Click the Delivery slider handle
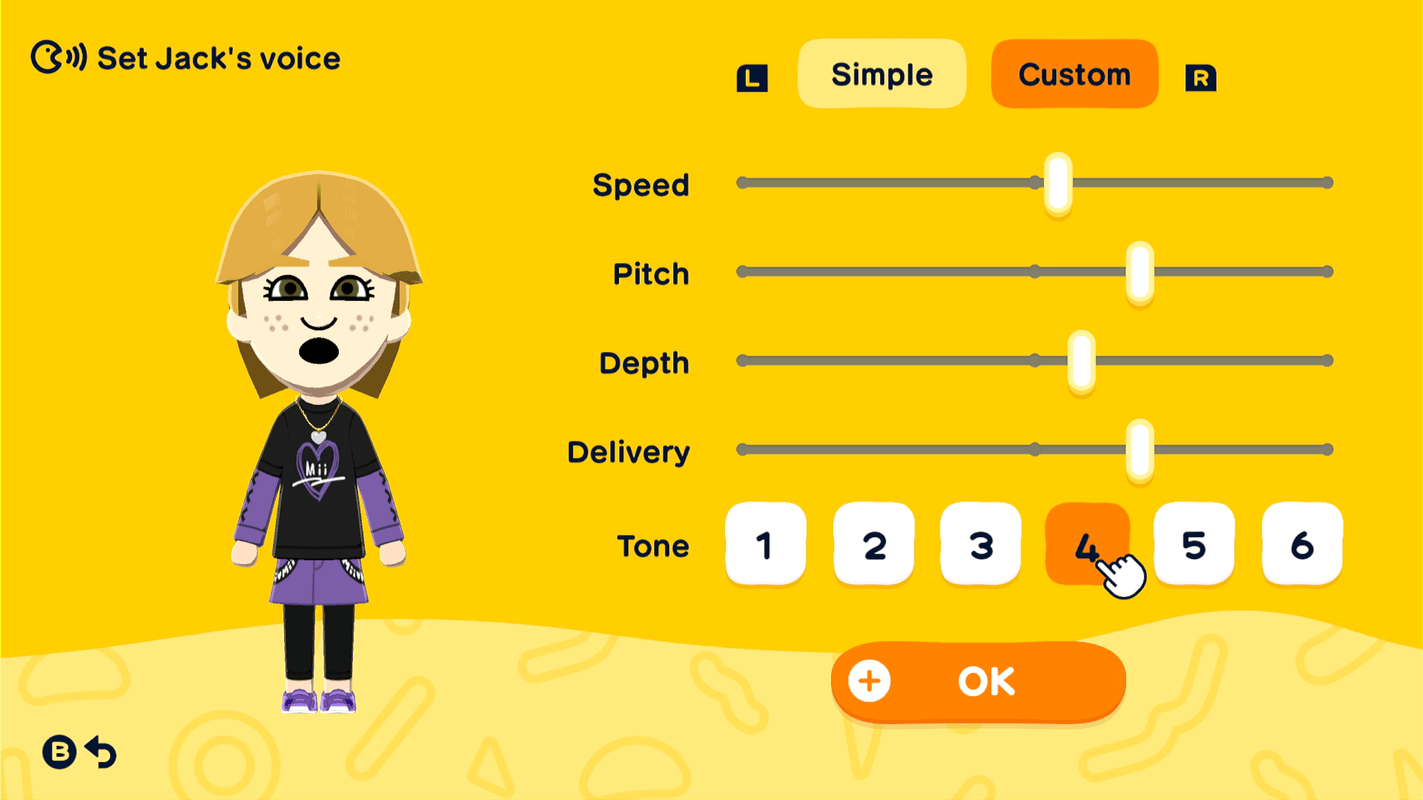 [1137, 450]
